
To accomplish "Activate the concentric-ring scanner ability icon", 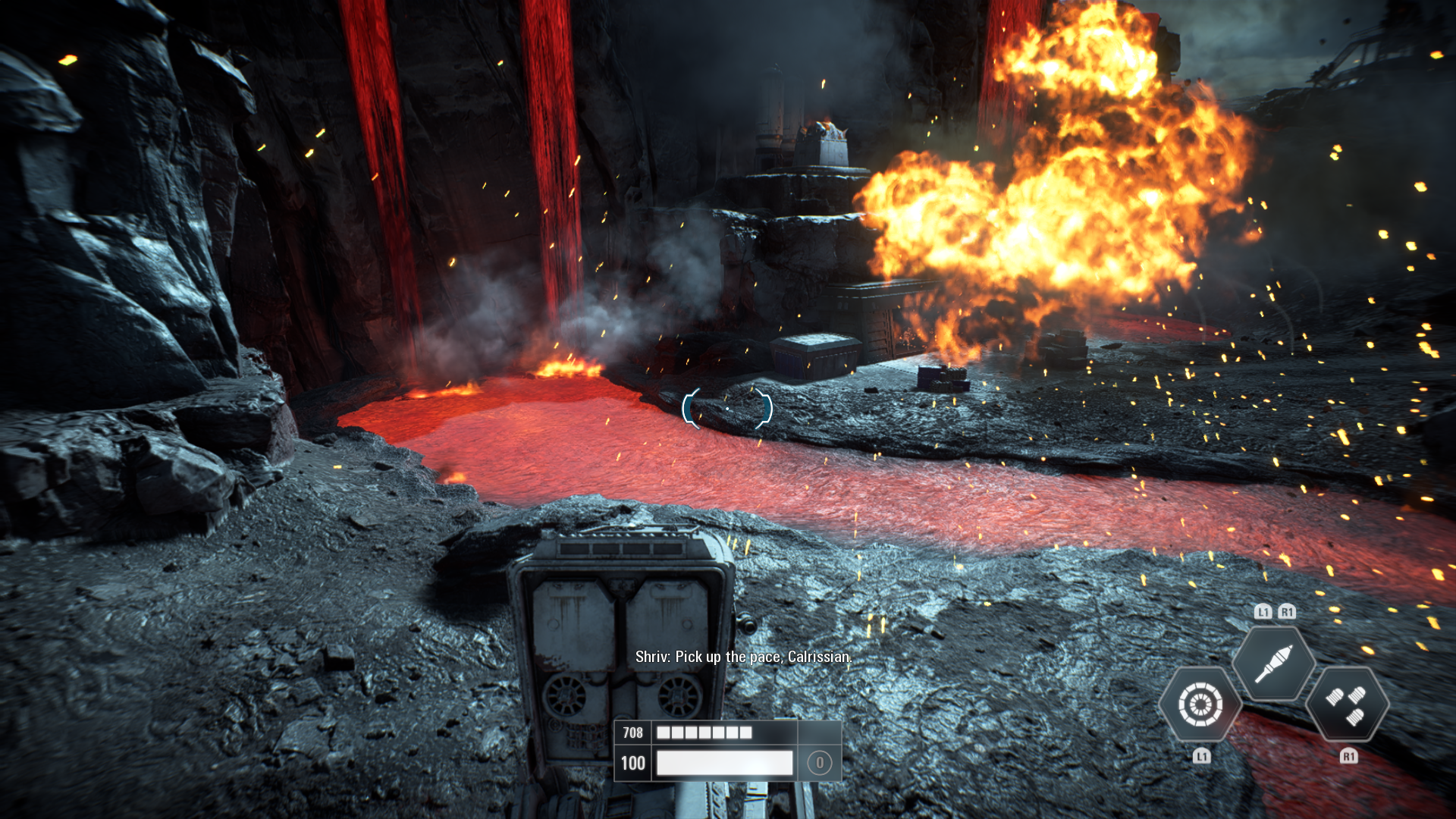I will 1200,704.
